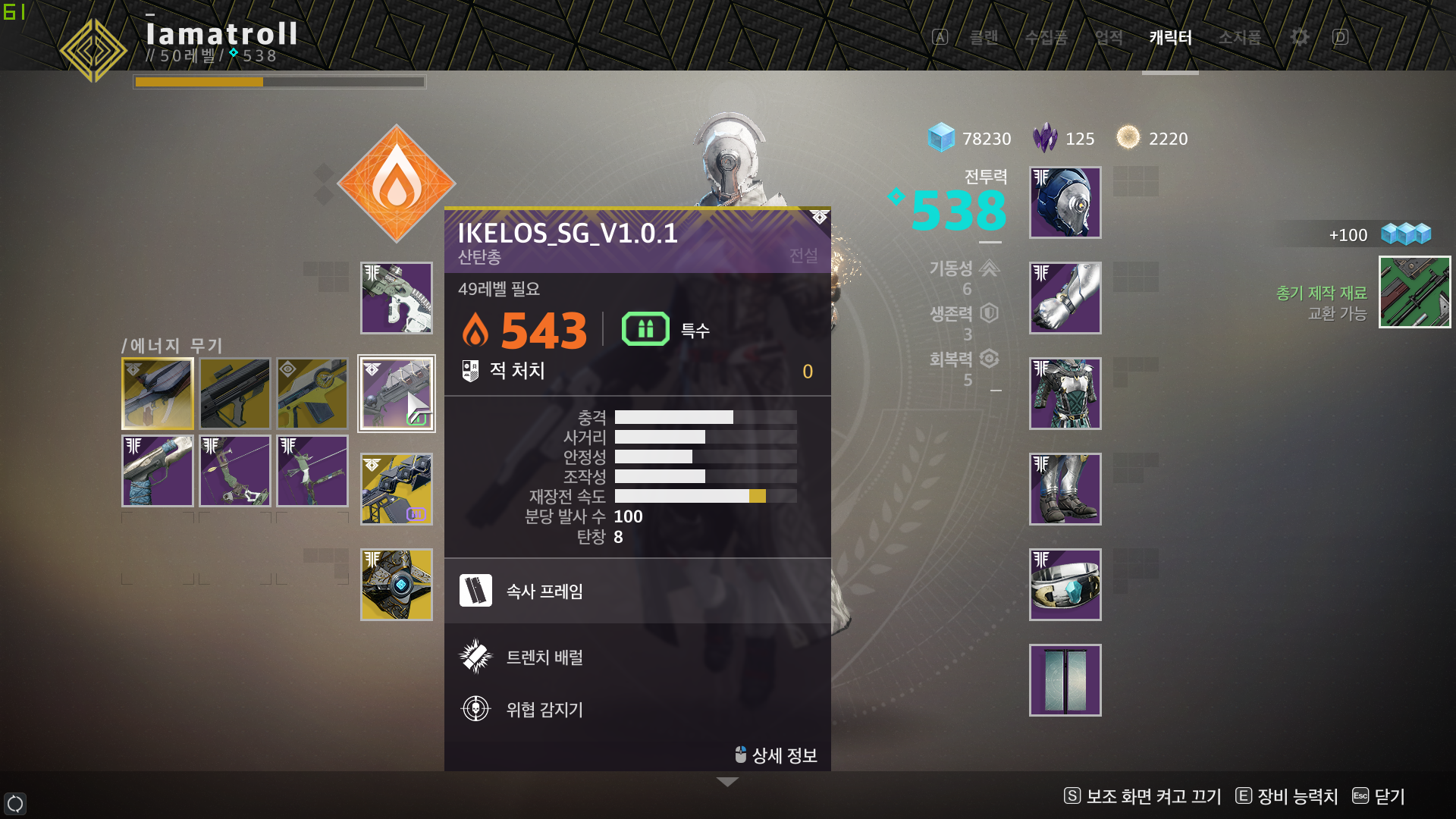The width and height of the screenshot is (1456, 819).
Task: Select the class item bond slot
Action: click(x=1065, y=585)
